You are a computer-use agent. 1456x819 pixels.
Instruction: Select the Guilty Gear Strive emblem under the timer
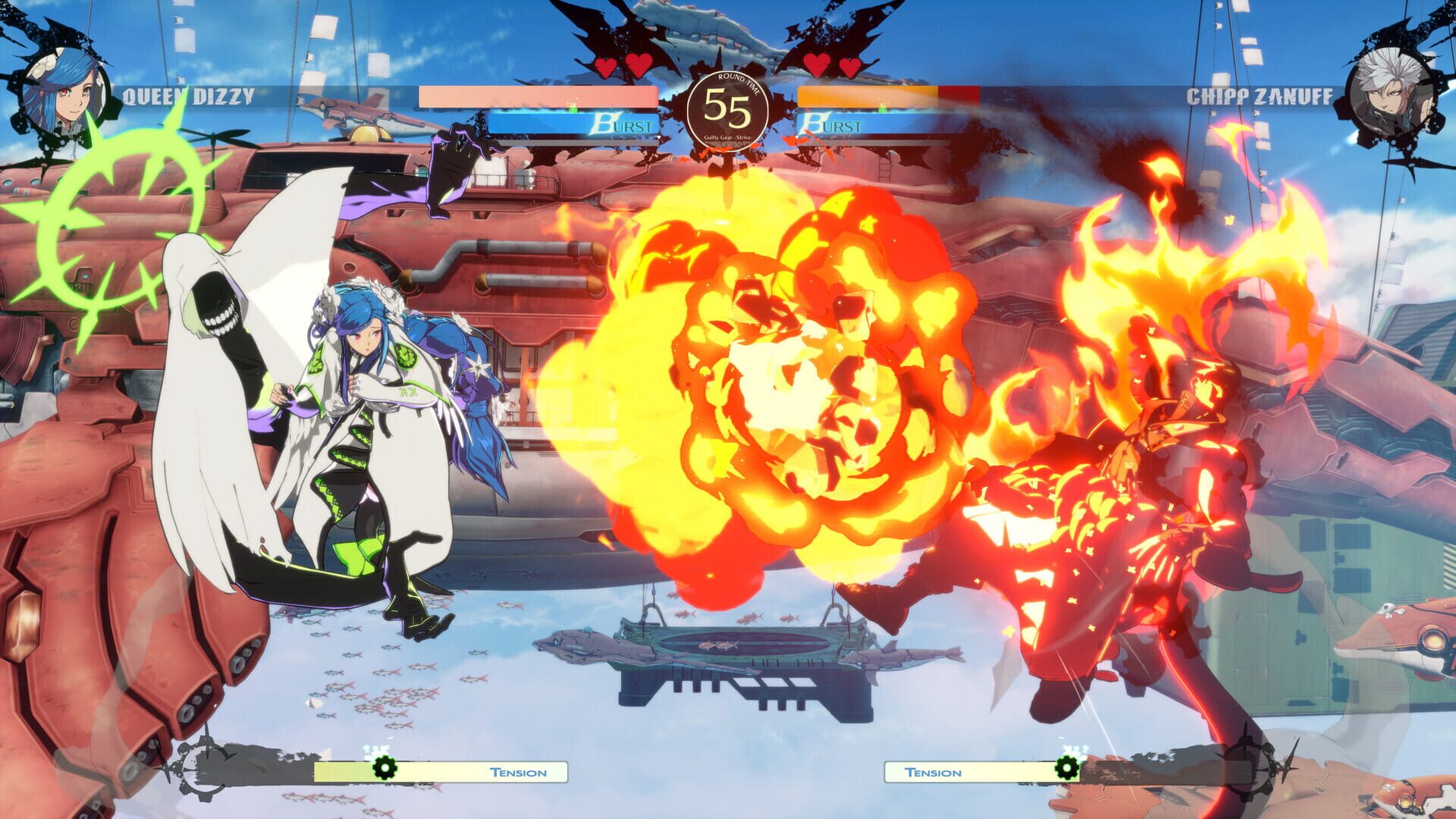click(728, 139)
